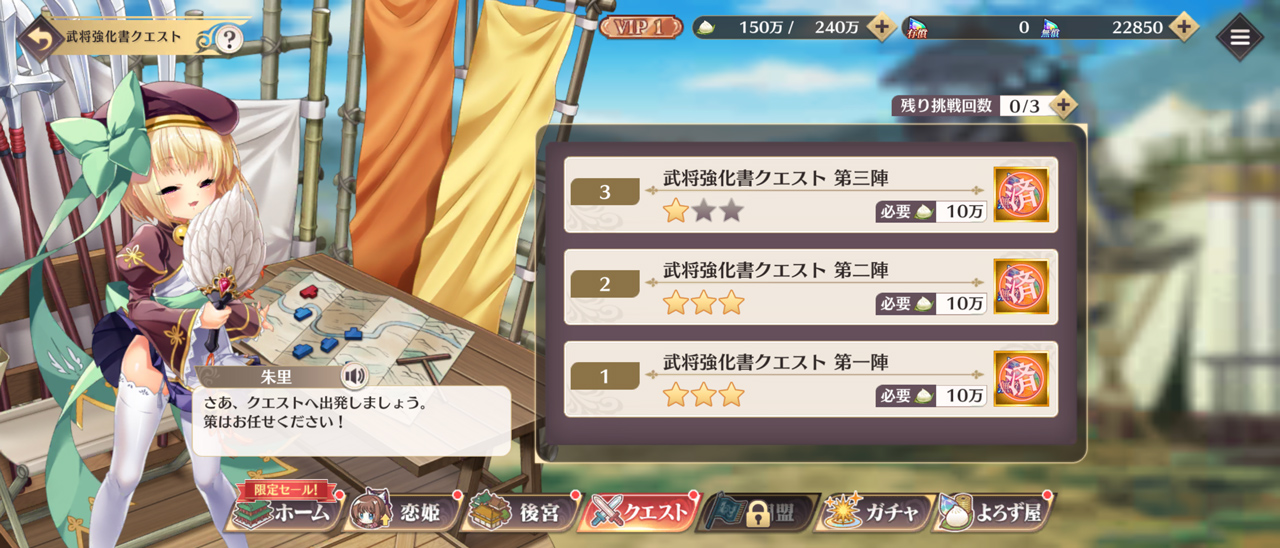The width and height of the screenshot is (1280, 548).
Task: Open the クエスト tab
Action: (x=642, y=513)
